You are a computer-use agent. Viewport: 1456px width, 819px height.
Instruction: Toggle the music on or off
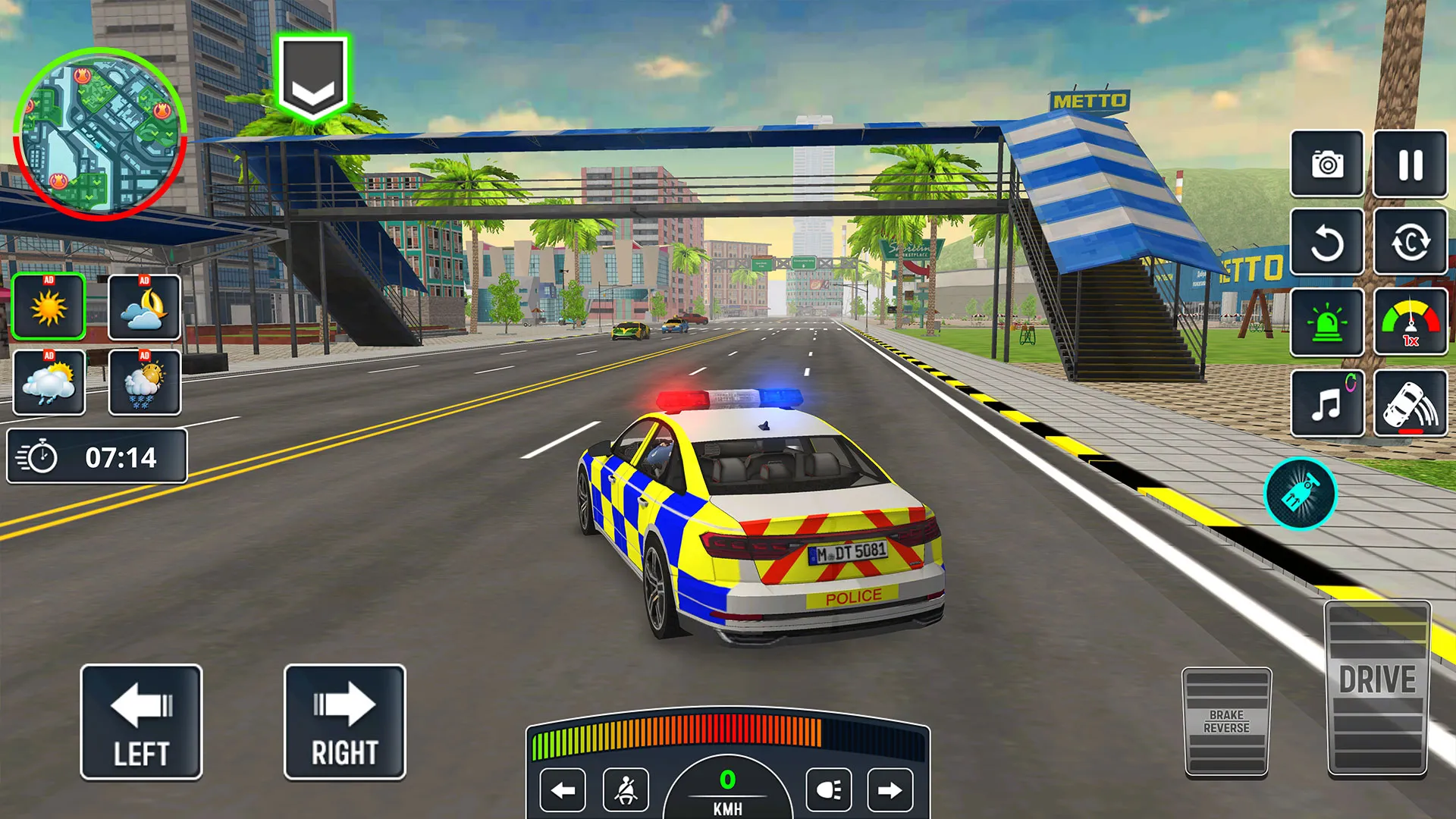(1327, 402)
